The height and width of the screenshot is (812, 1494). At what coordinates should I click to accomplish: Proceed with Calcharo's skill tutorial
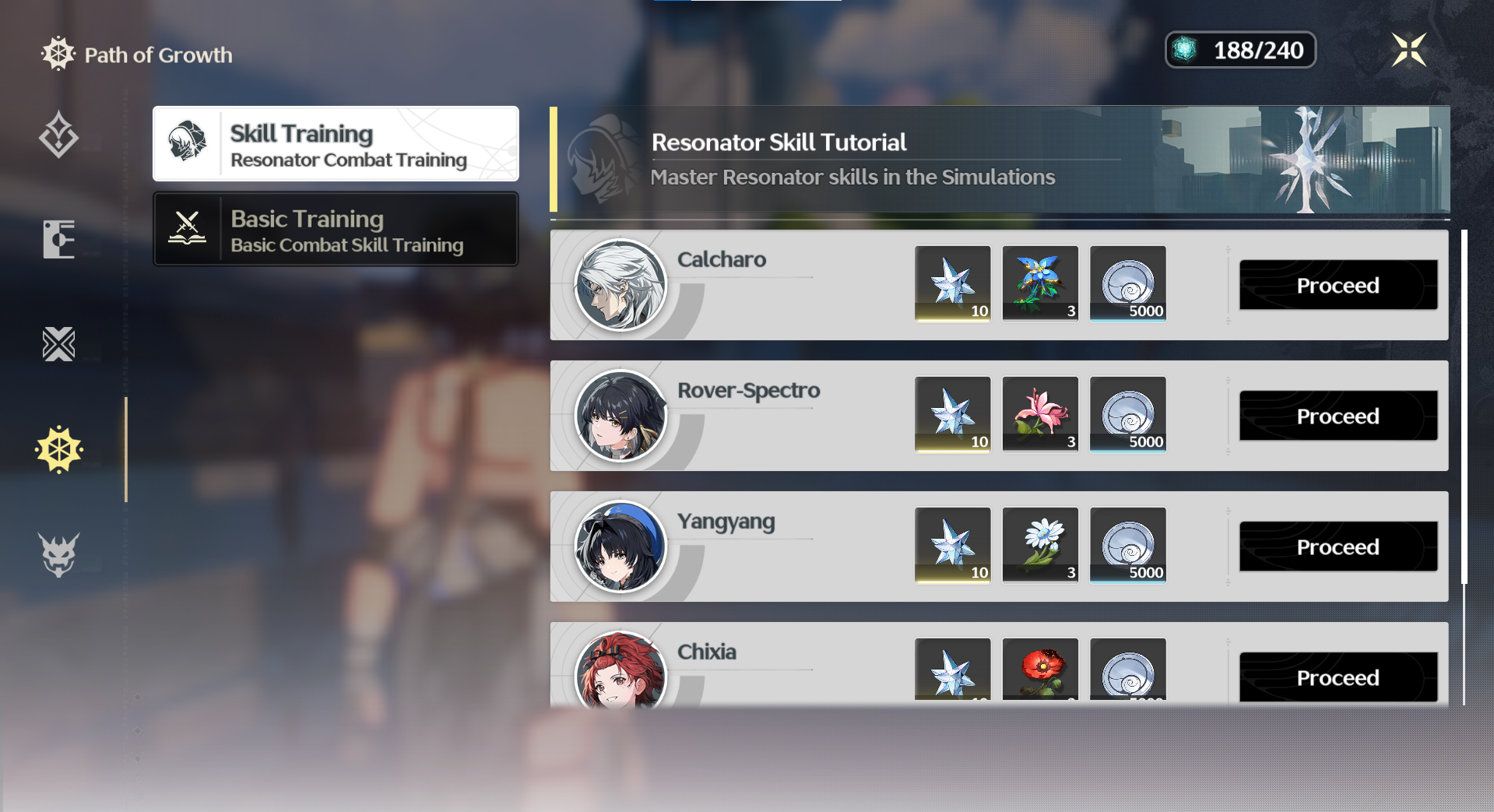click(x=1338, y=285)
